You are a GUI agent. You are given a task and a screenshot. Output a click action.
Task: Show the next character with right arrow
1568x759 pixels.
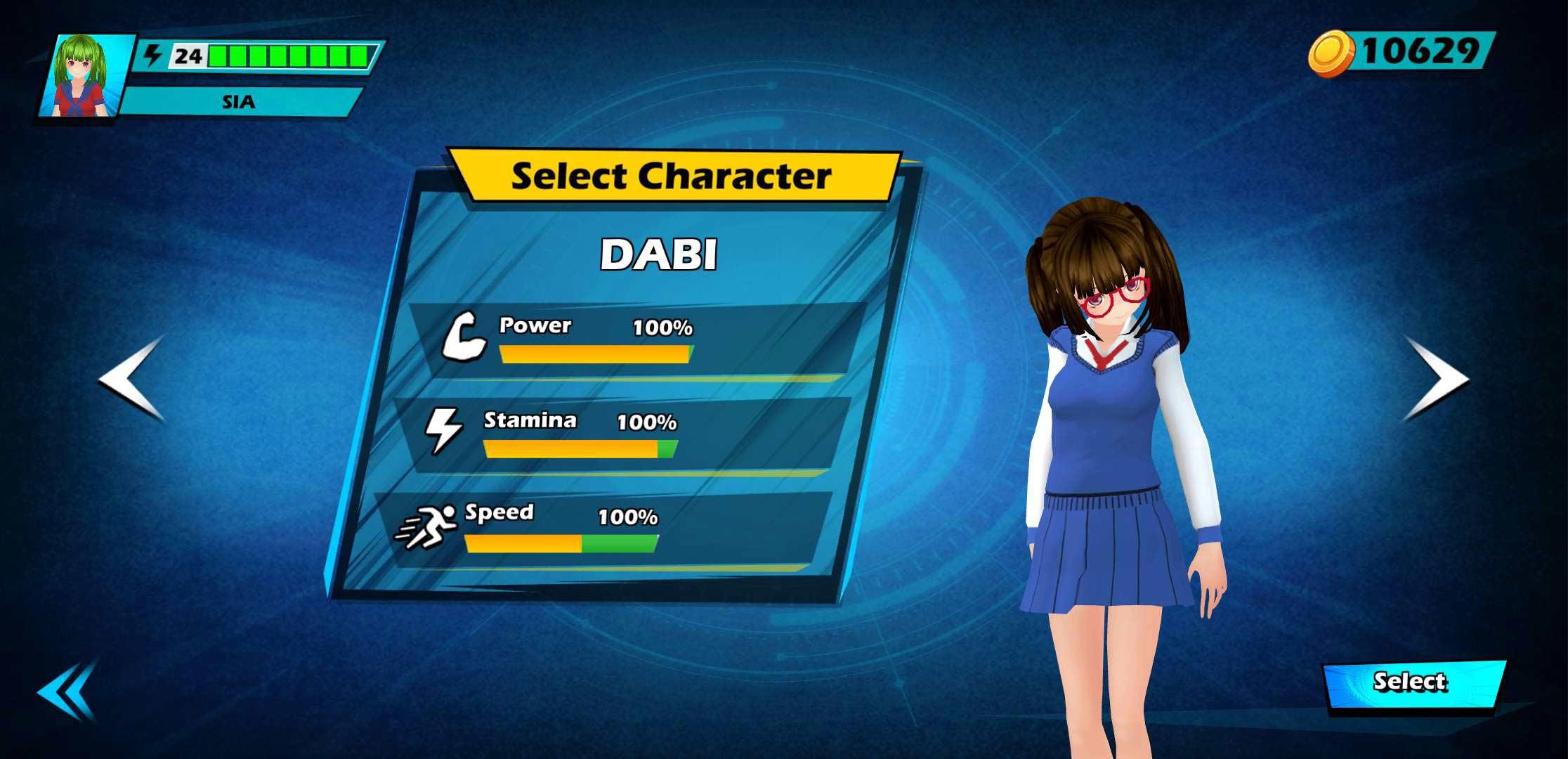1434,378
